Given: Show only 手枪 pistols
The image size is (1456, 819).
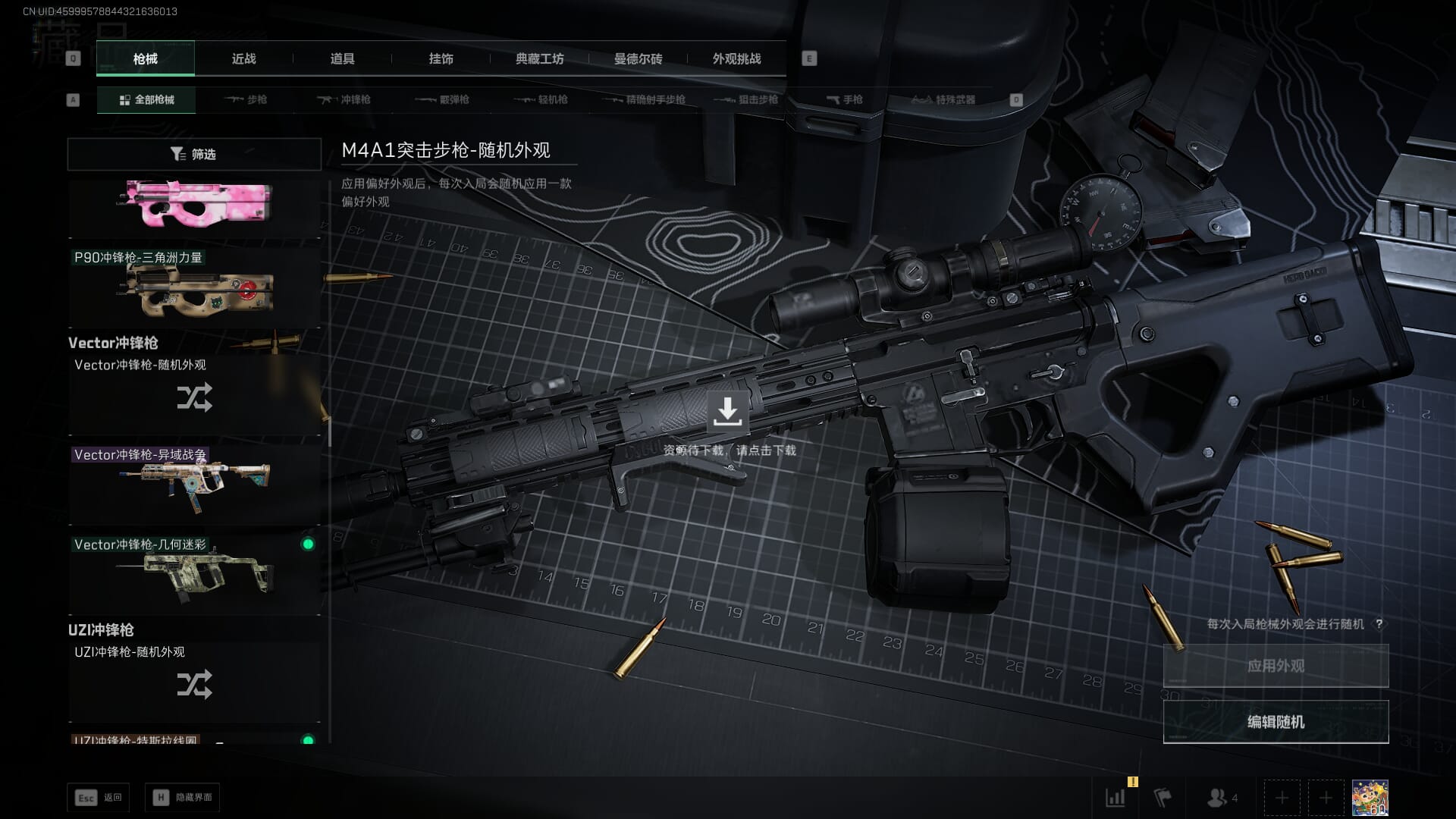Looking at the screenshot, I should pos(844,100).
